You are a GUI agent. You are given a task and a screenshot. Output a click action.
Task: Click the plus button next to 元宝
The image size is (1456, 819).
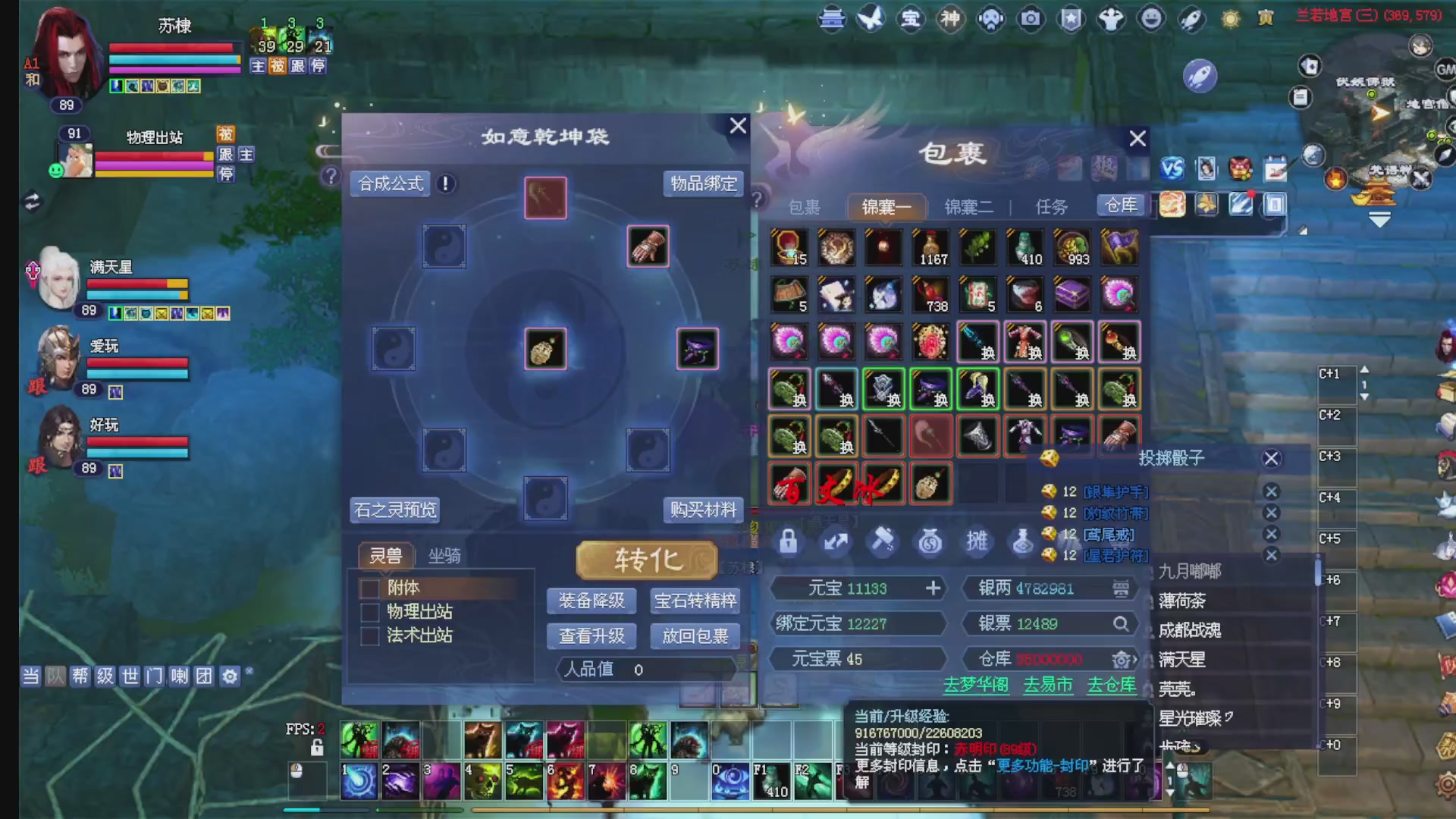[x=934, y=588]
